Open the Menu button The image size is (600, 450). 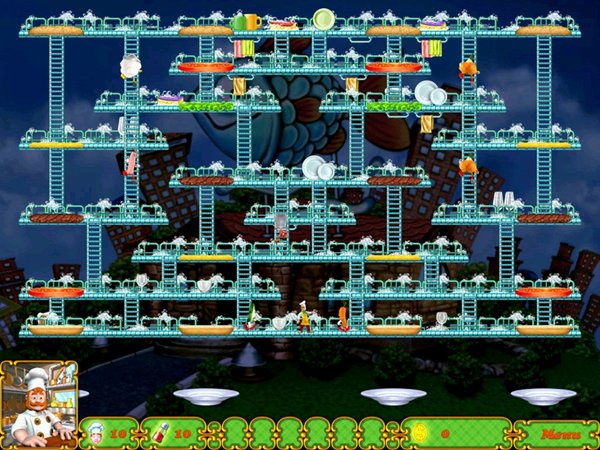coord(558,434)
